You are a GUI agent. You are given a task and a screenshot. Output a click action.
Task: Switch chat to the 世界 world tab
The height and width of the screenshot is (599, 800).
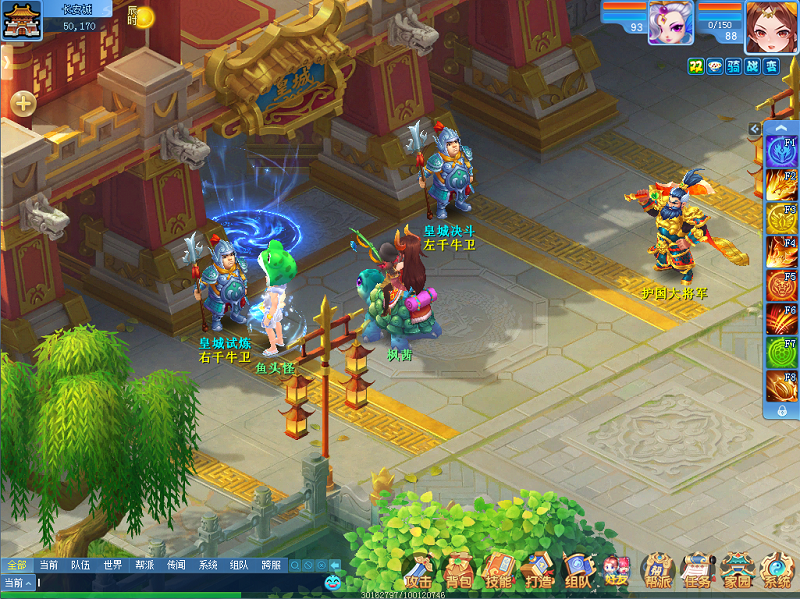click(112, 565)
